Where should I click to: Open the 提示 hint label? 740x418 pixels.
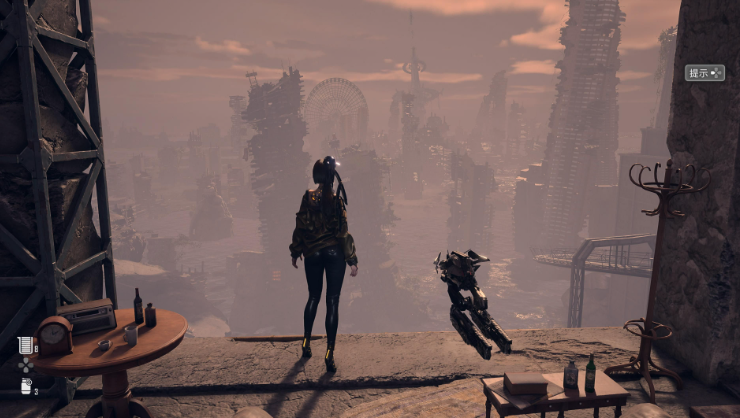click(704, 73)
